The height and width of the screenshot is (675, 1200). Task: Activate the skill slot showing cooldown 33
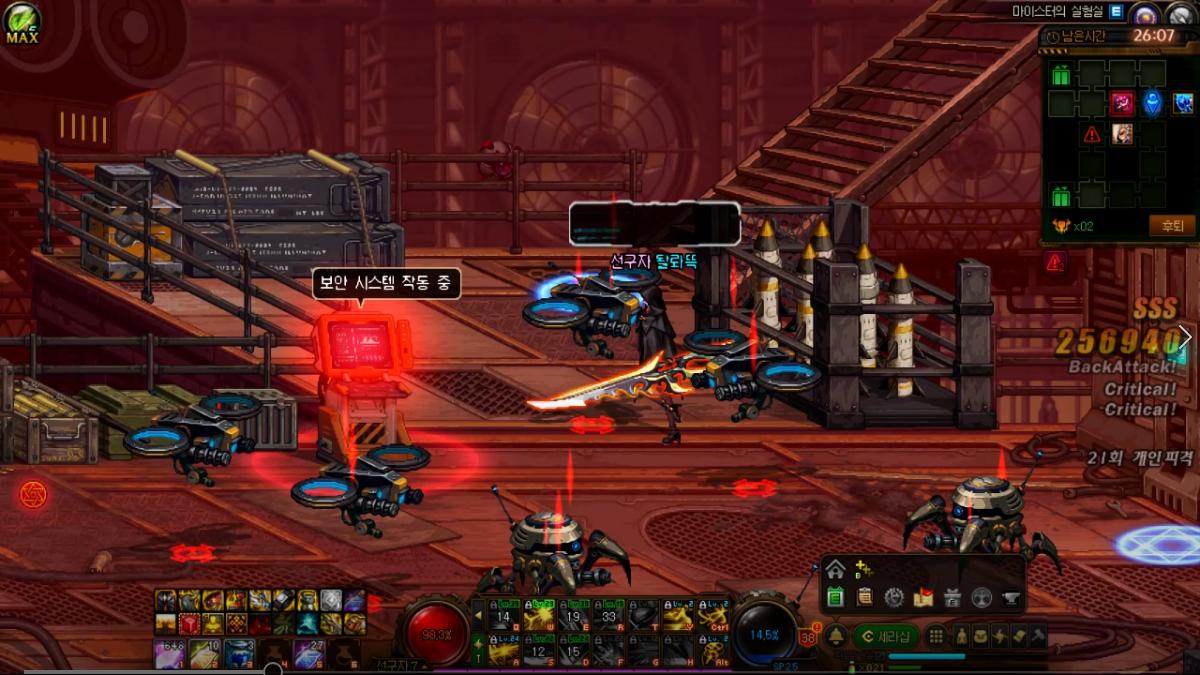[x=607, y=618]
